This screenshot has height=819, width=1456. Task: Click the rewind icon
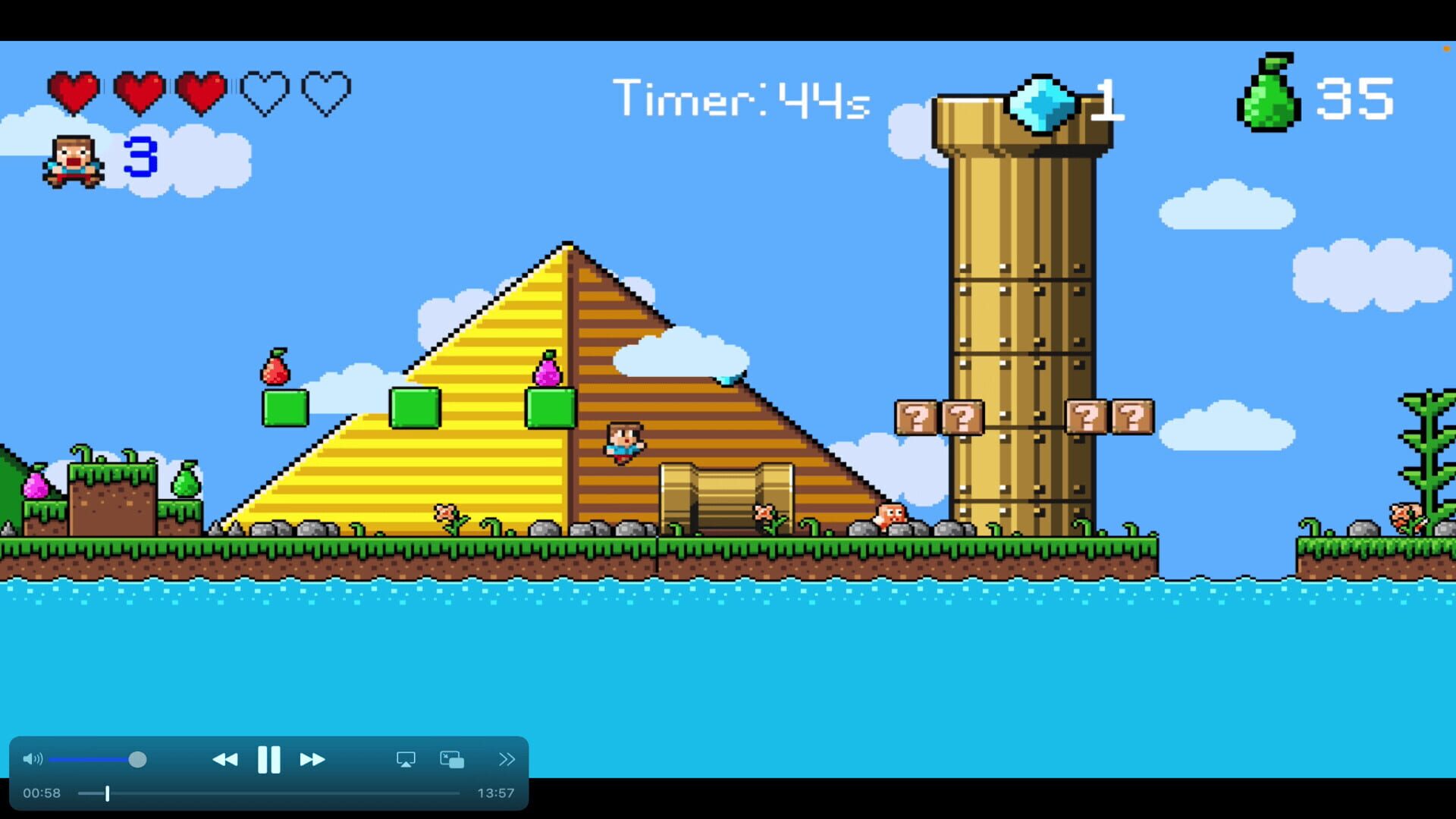(x=226, y=759)
